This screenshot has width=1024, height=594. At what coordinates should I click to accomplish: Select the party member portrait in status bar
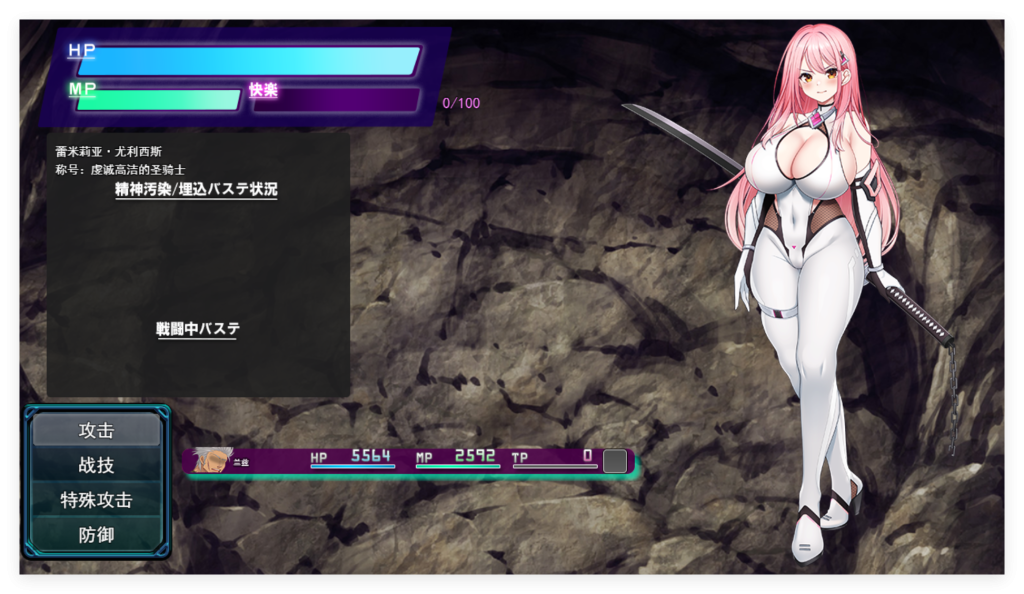click(212, 460)
